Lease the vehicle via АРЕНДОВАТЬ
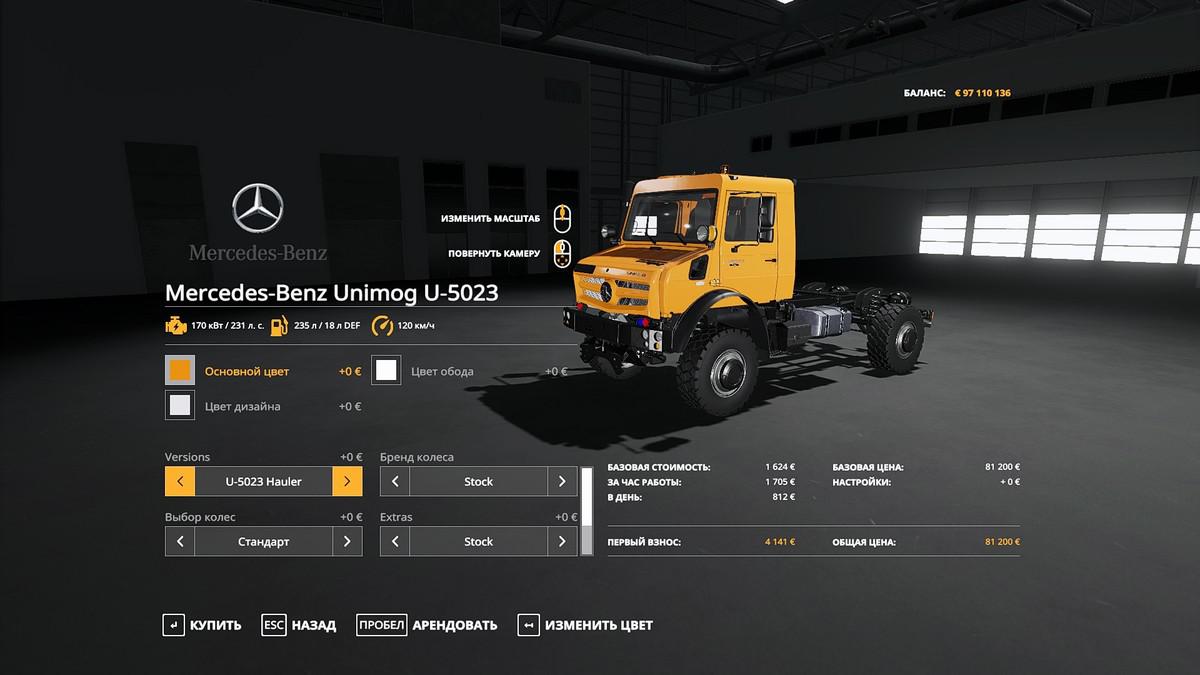This screenshot has width=1200, height=675. tap(427, 625)
